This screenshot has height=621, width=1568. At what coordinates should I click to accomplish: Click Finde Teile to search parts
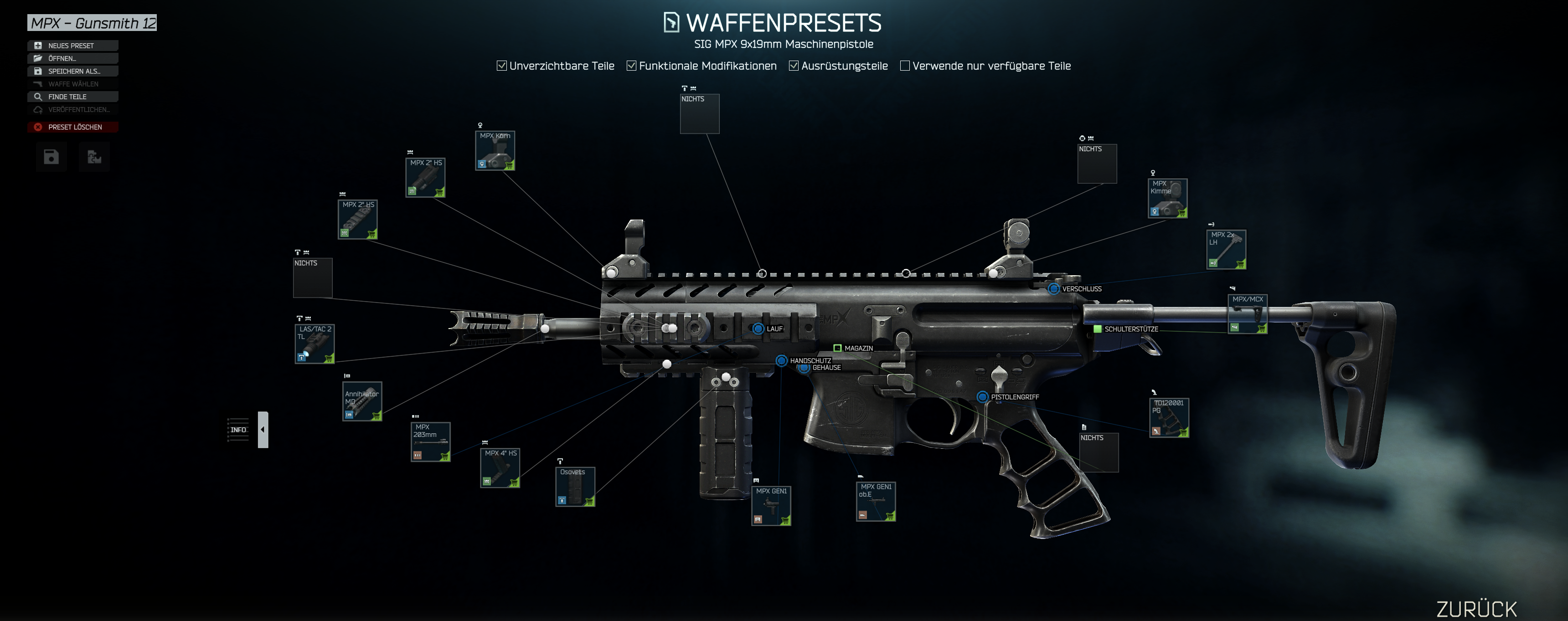point(72,97)
